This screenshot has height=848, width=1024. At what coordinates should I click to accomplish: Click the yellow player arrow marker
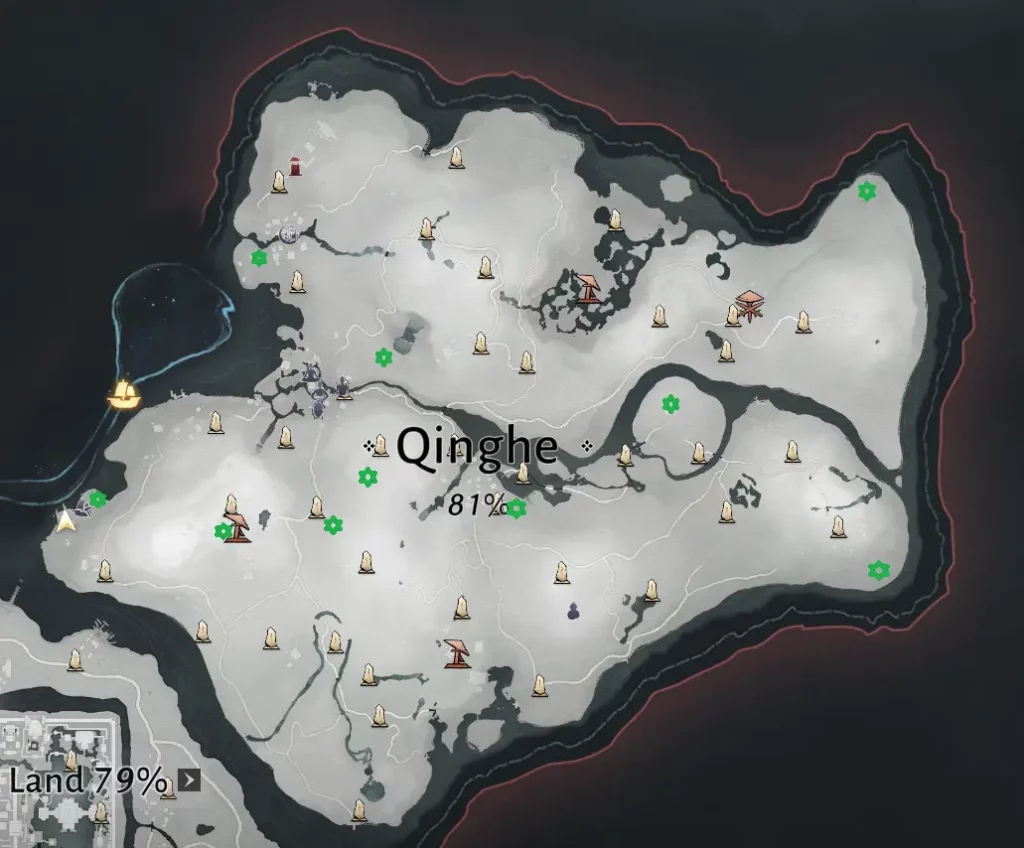67,520
